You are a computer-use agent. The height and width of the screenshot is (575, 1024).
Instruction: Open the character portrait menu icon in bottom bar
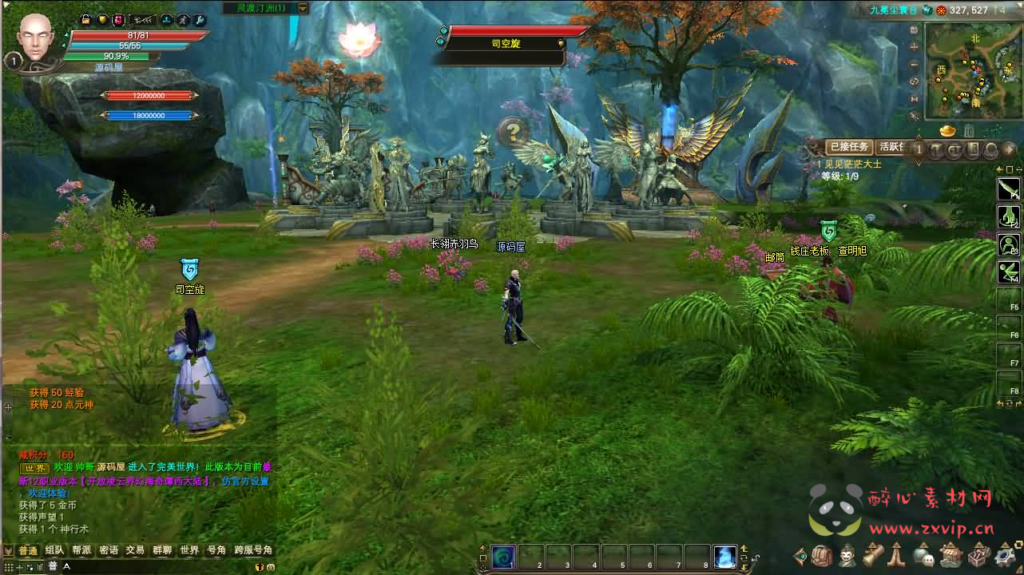[847, 556]
